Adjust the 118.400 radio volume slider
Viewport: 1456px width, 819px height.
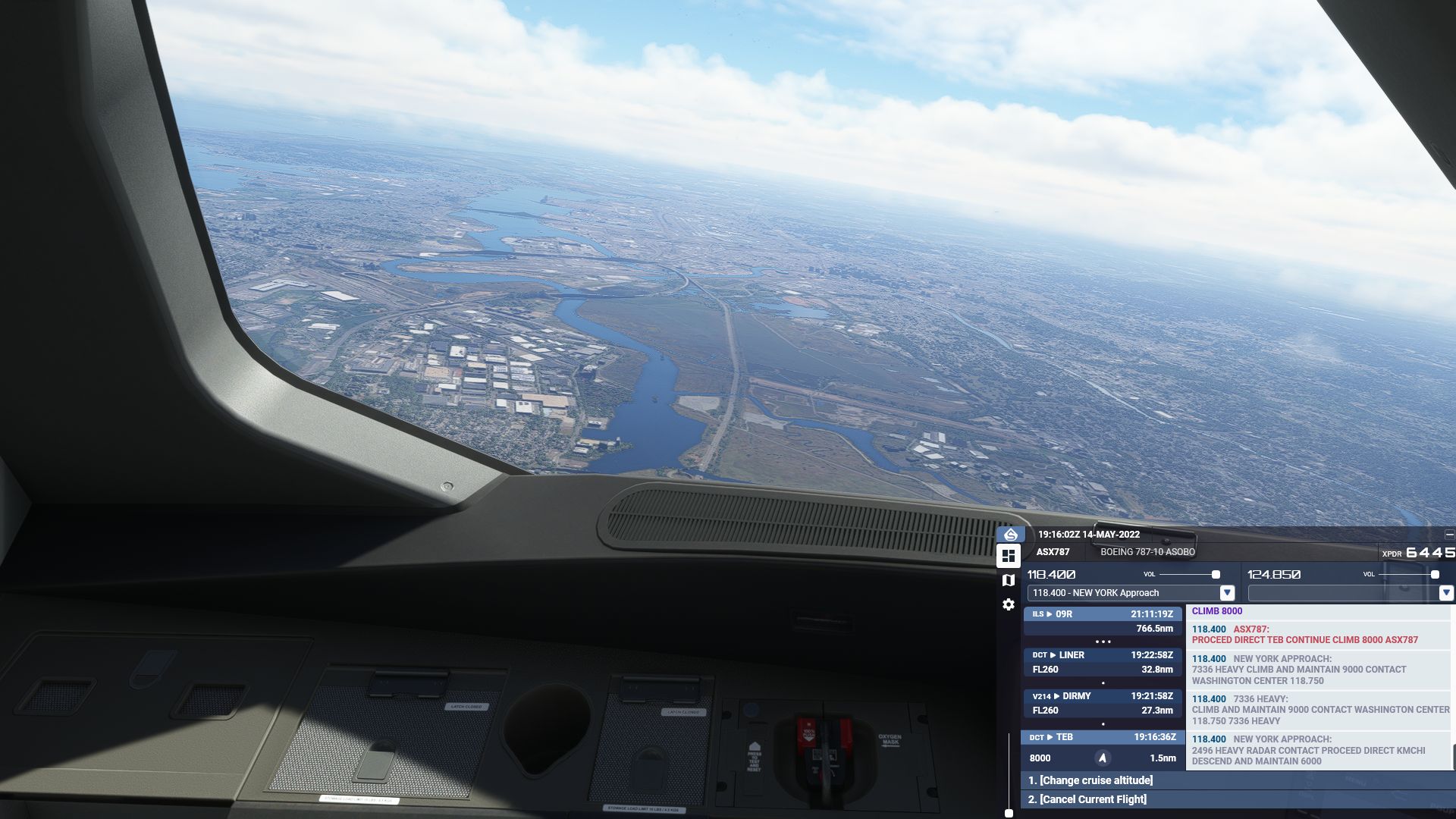(x=1216, y=575)
